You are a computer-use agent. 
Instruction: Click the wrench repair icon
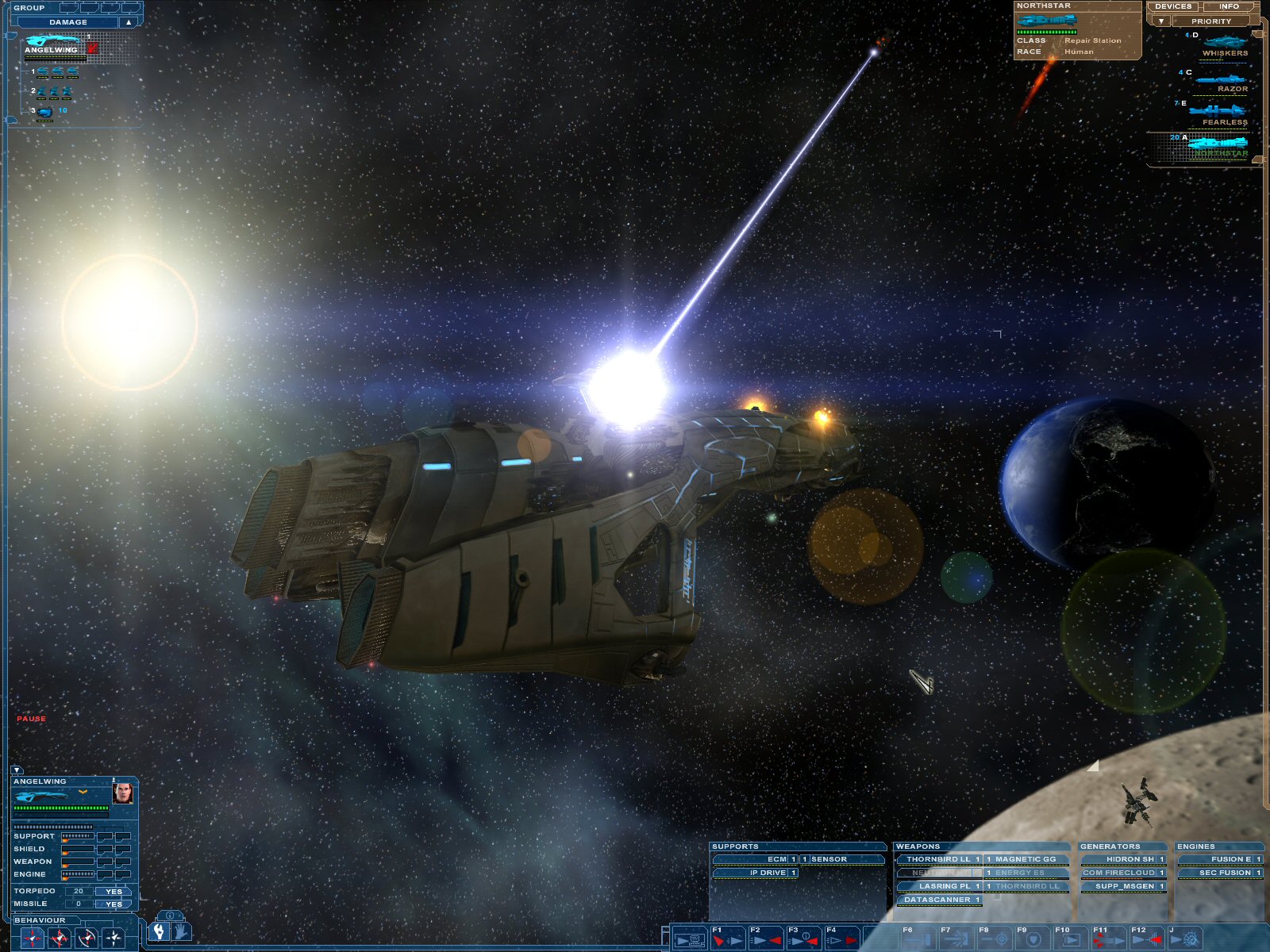coord(160,931)
